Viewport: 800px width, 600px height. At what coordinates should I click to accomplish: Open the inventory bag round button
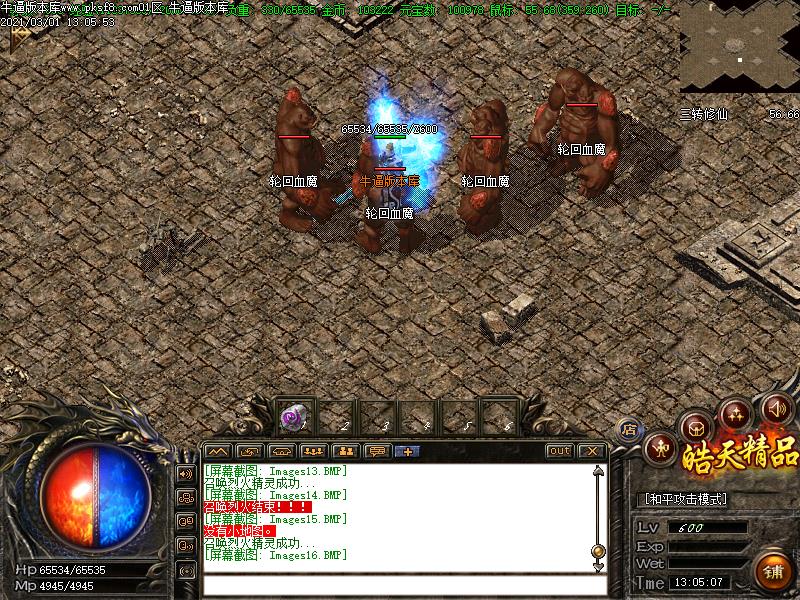[695, 427]
